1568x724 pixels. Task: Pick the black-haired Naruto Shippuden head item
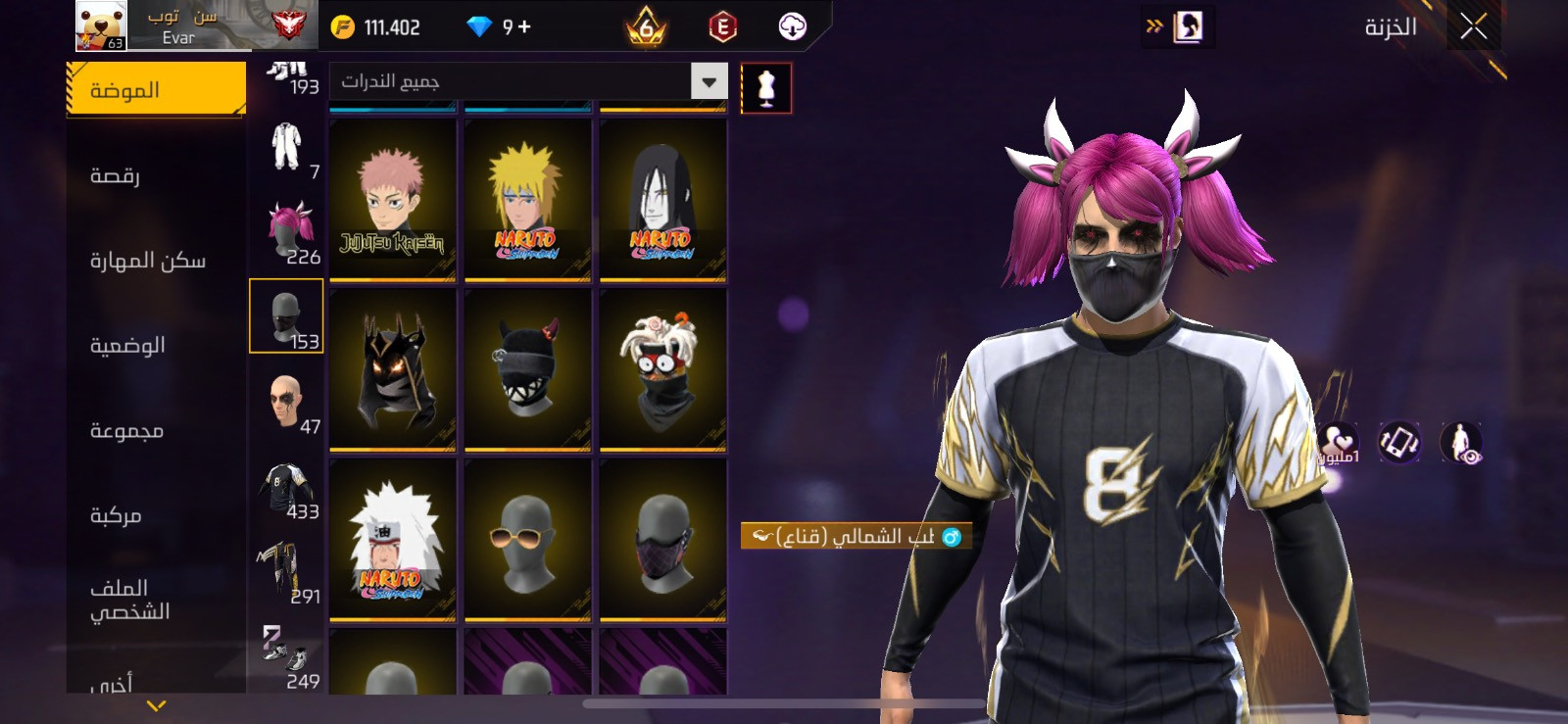pyautogui.click(x=662, y=201)
